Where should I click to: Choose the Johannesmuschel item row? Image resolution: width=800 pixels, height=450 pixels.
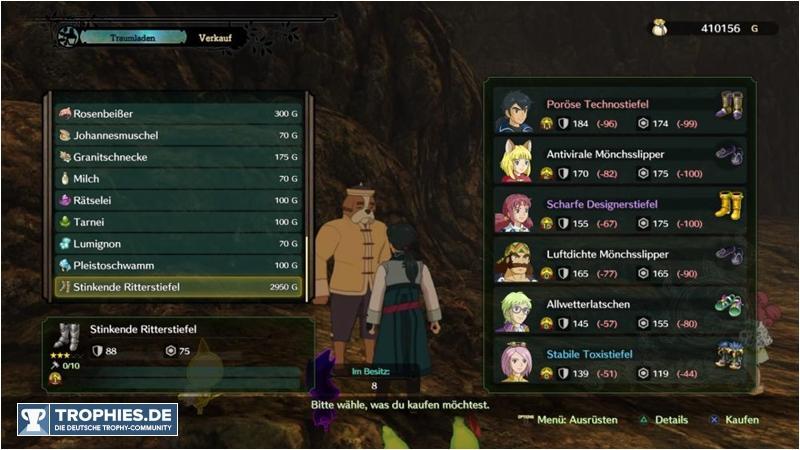[180, 135]
